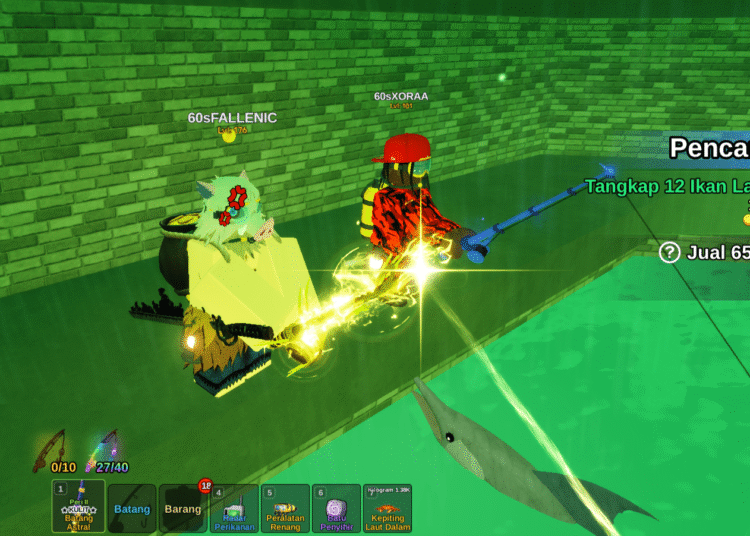Select Peralatan Renang swim gear slot
This screenshot has height=536, width=750.
click(x=285, y=508)
